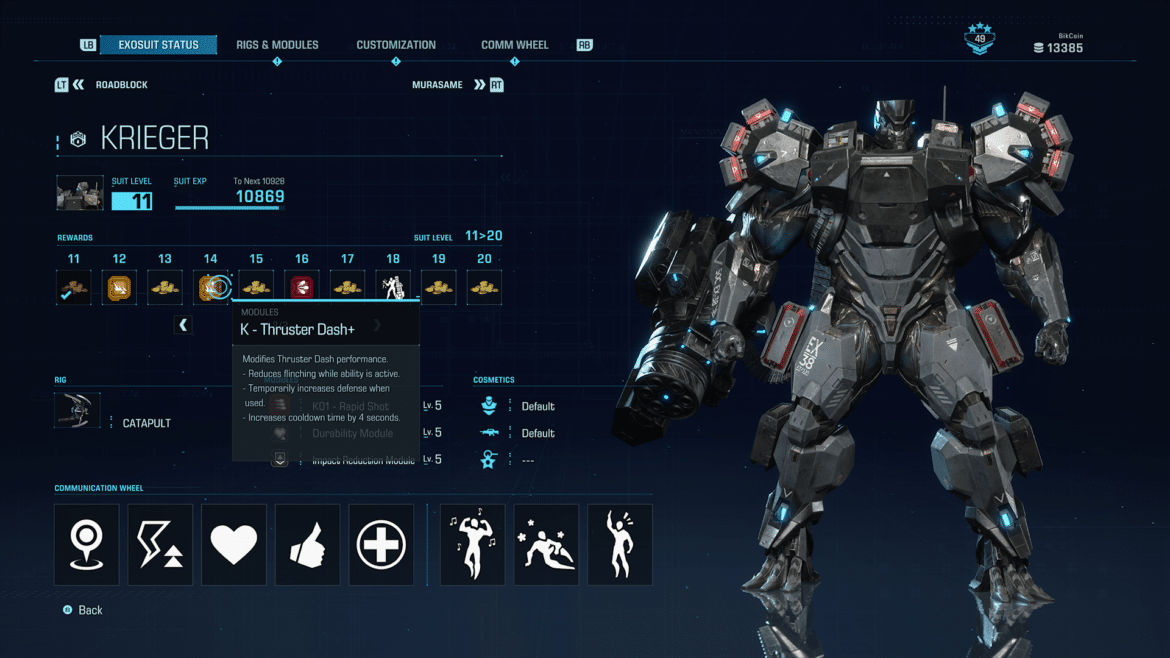The height and width of the screenshot is (658, 1170).
Task: Go back to the previous screen
Action: pos(84,610)
